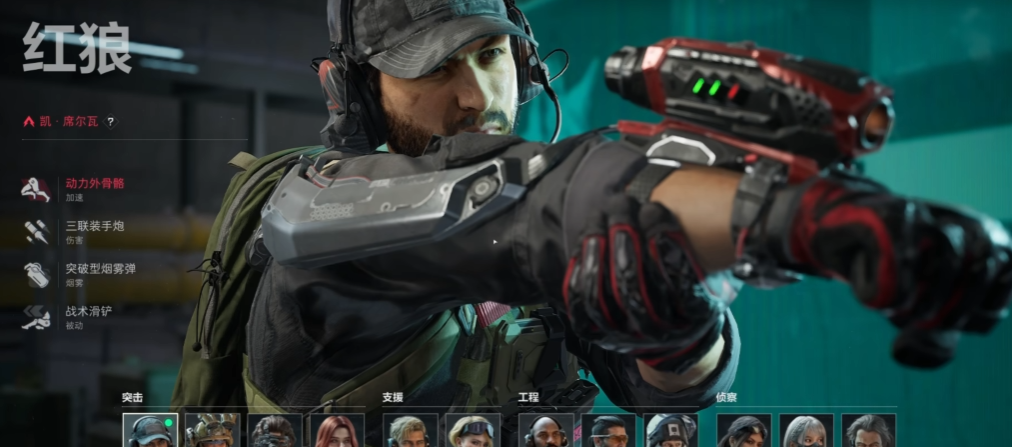Pick the grey-haired masked recon operator
Viewport: 1012px width, 447px height.
[806, 431]
